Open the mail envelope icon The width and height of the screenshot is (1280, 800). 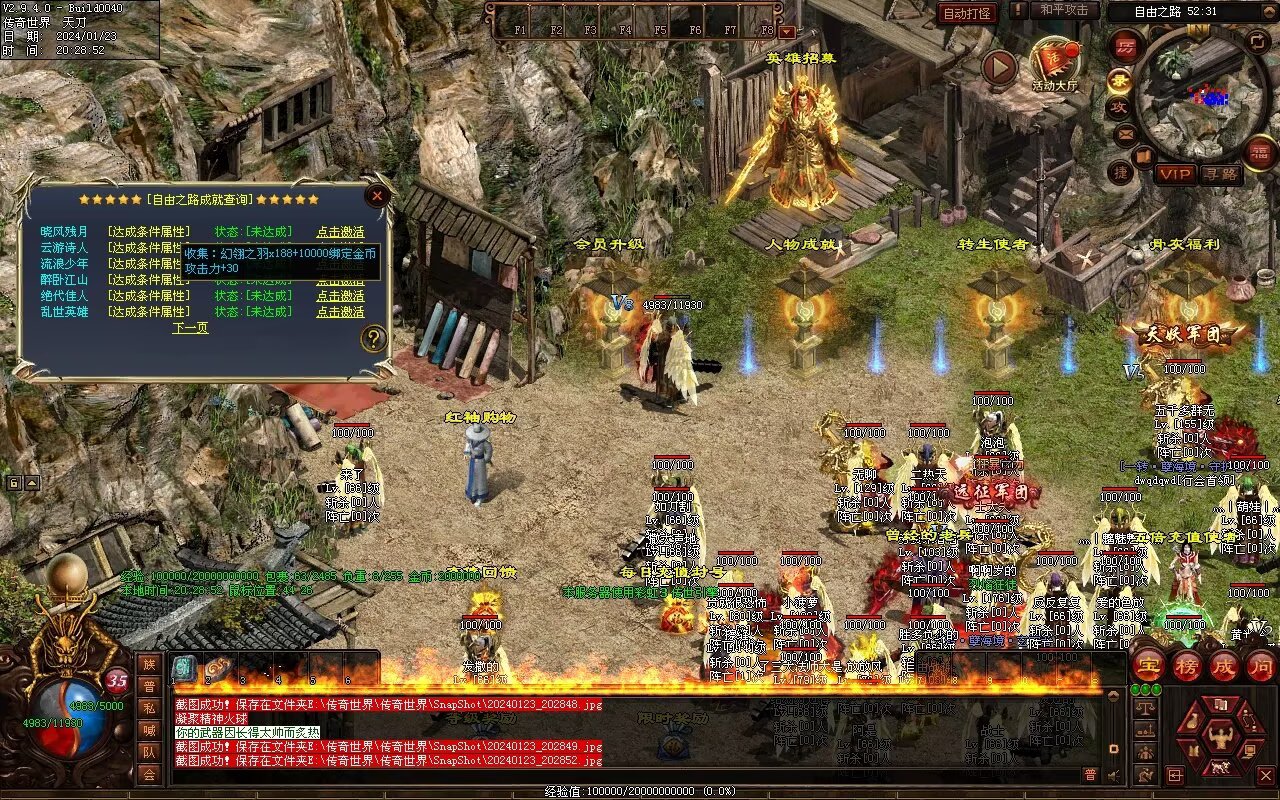[x=1126, y=133]
